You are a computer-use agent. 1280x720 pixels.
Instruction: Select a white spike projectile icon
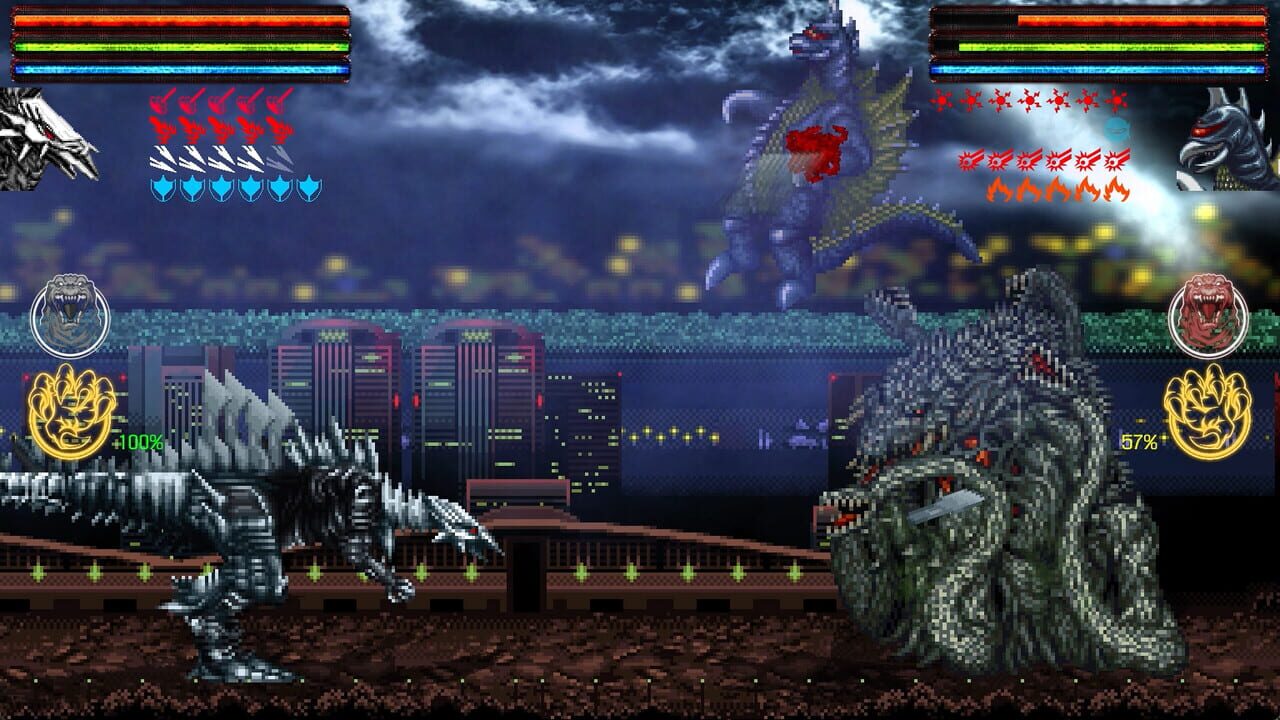tap(165, 158)
